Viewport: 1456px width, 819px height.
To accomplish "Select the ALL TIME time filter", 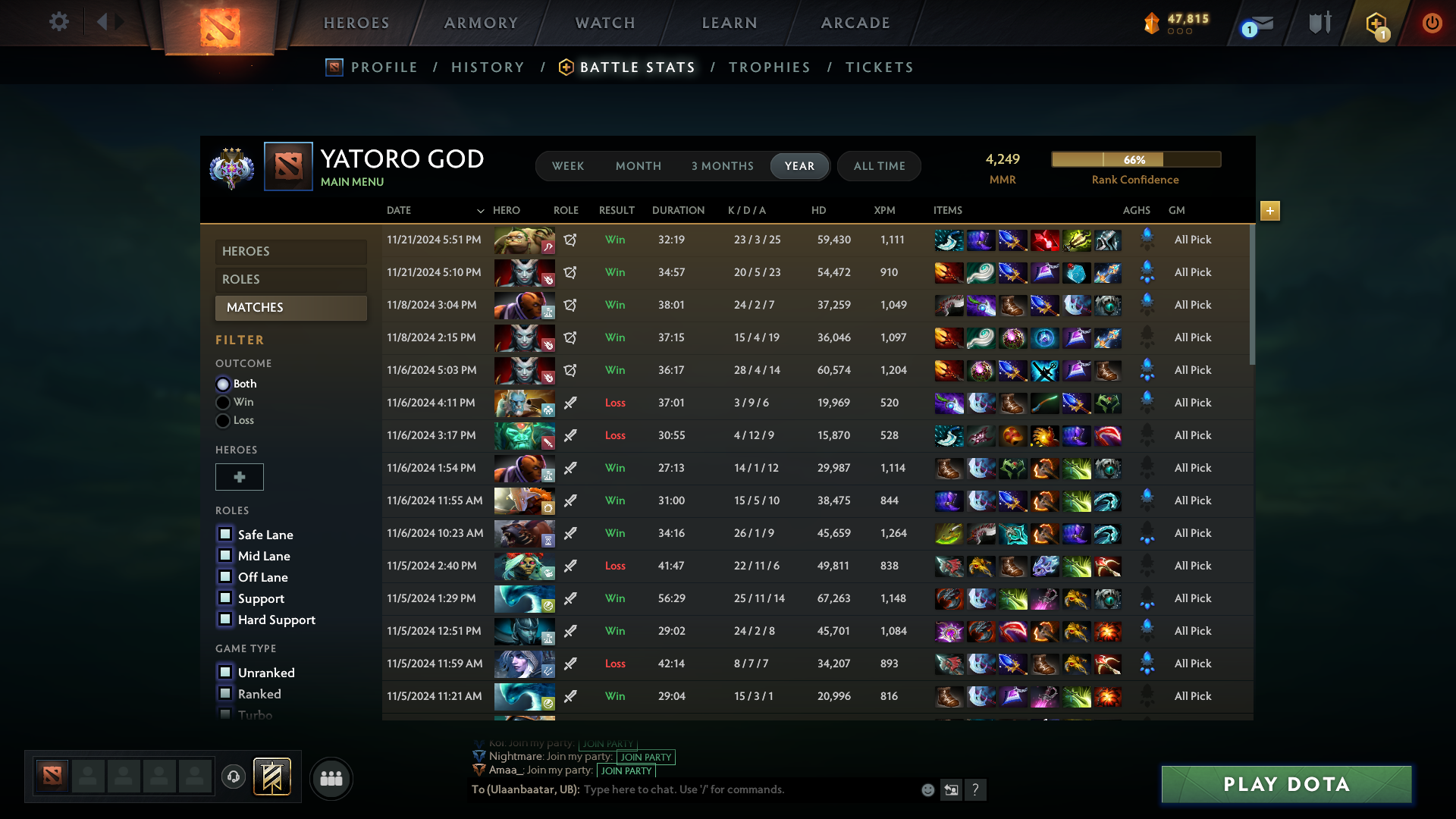I will (878, 165).
